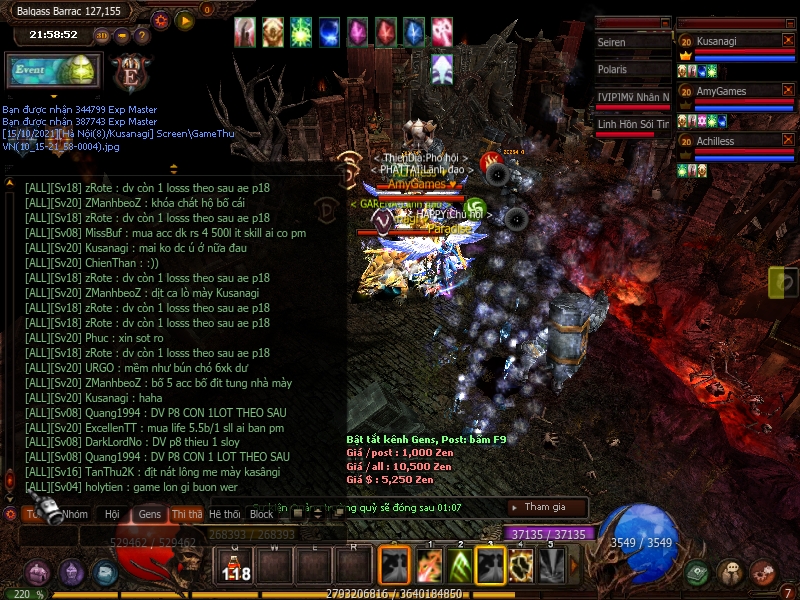Remove Kusanagi from party with X
The image size is (800, 600).
pos(788,40)
